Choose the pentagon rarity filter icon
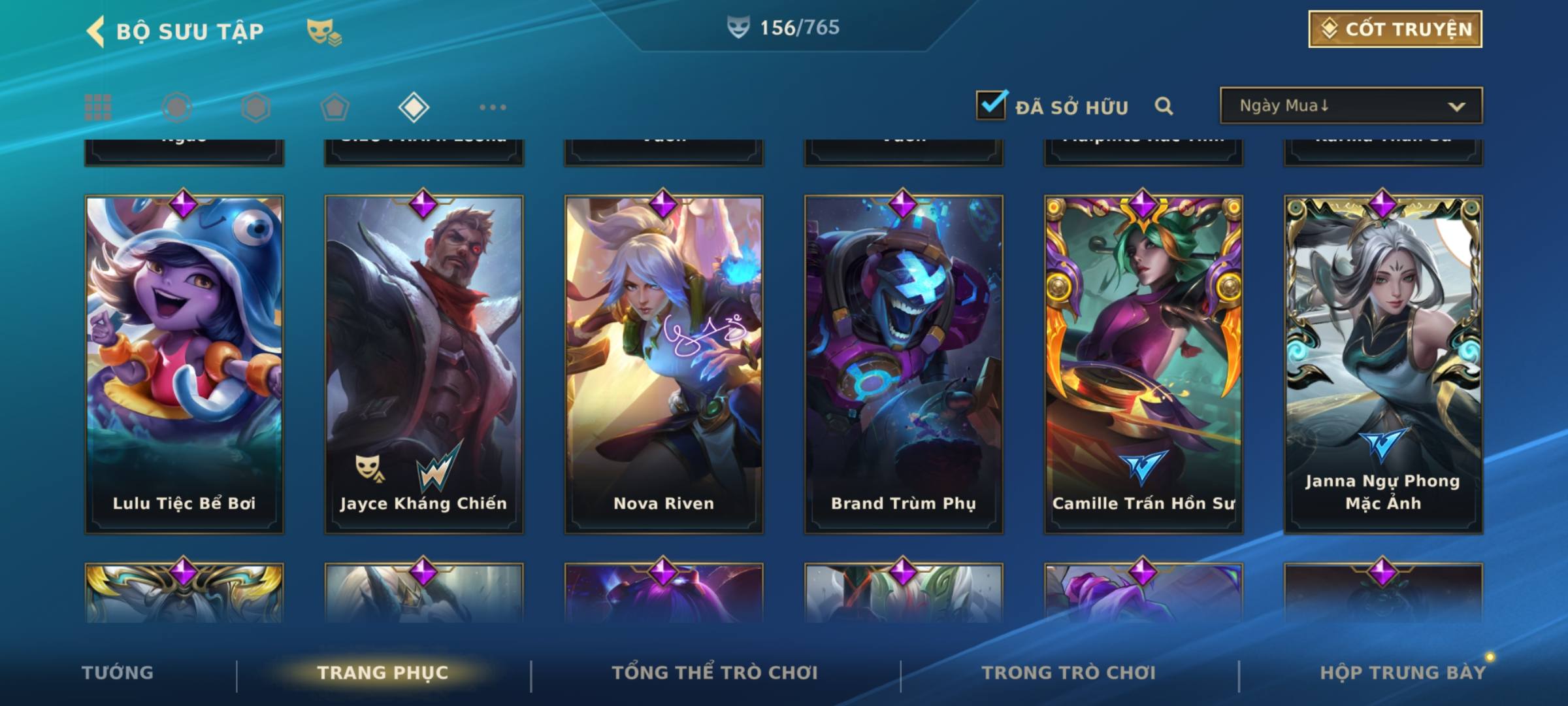Image resolution: width=1568 pixels, height=706 pixels. tap(335, 107)
